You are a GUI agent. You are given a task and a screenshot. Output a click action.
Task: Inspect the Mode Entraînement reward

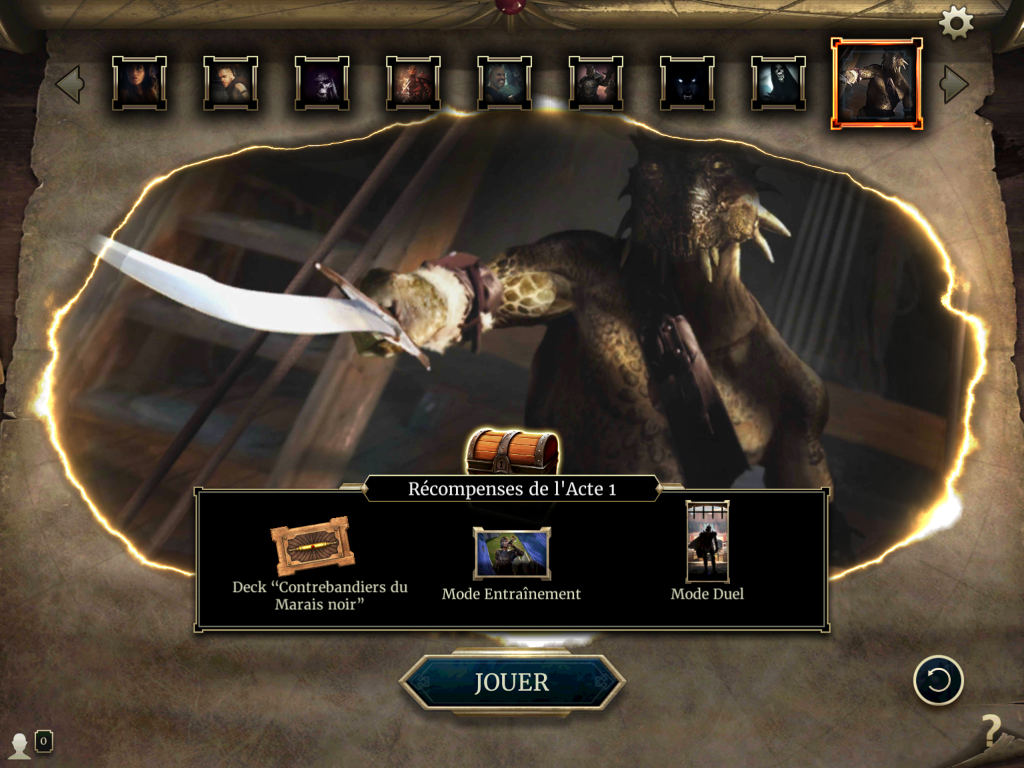coord(511,553)
